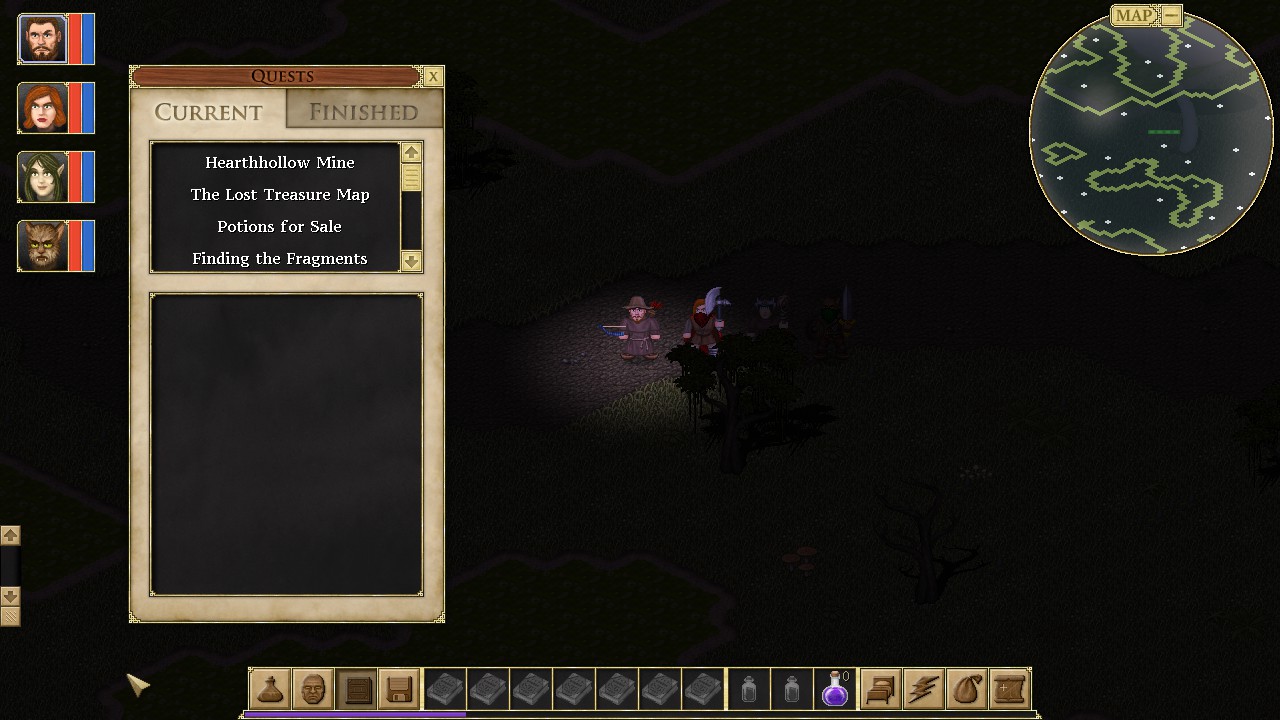The height and width of the screenshot is (720, 1280).
Task: Click the floppy disk save icon
Action: [399, 689]
